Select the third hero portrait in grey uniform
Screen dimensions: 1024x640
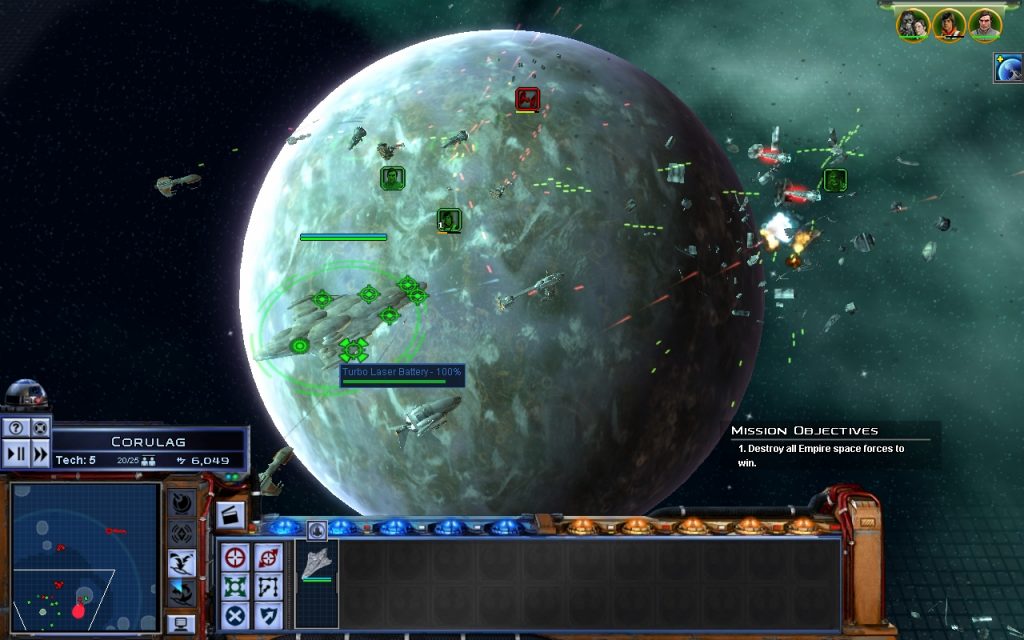click(x=985, y=25)
